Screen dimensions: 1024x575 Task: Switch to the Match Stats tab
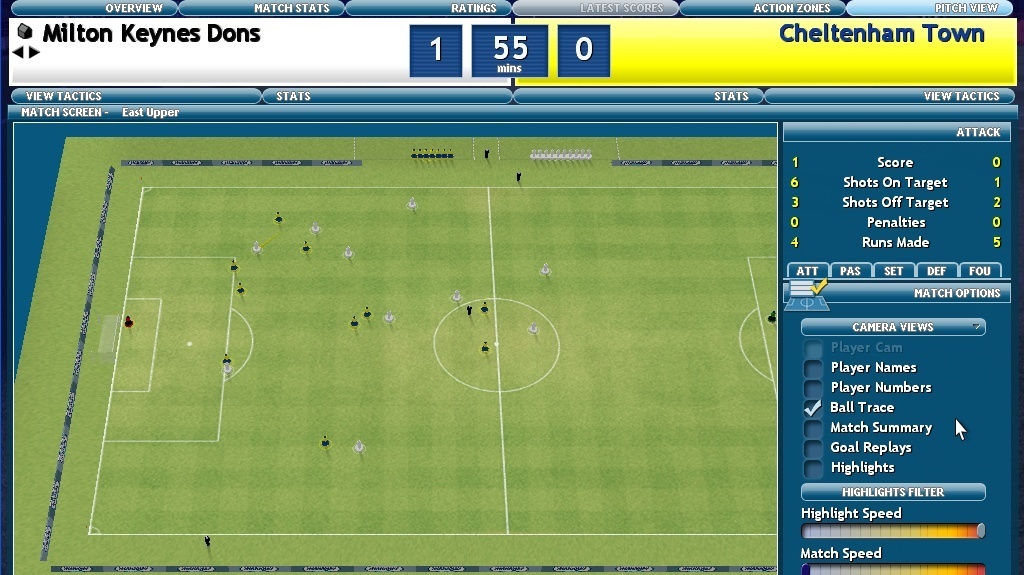(292, 8)
